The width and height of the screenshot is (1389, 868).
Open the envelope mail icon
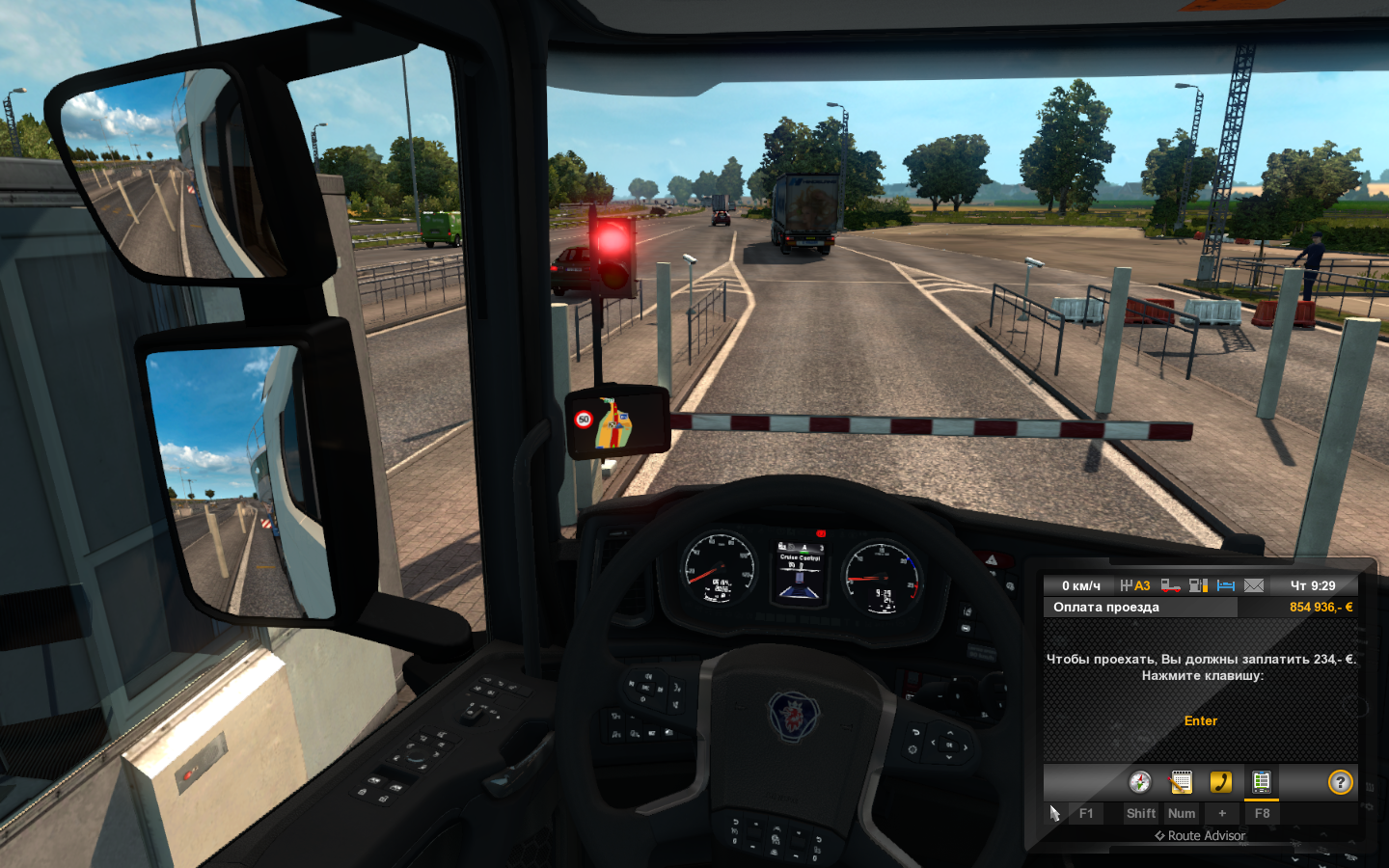point(1254,585)
